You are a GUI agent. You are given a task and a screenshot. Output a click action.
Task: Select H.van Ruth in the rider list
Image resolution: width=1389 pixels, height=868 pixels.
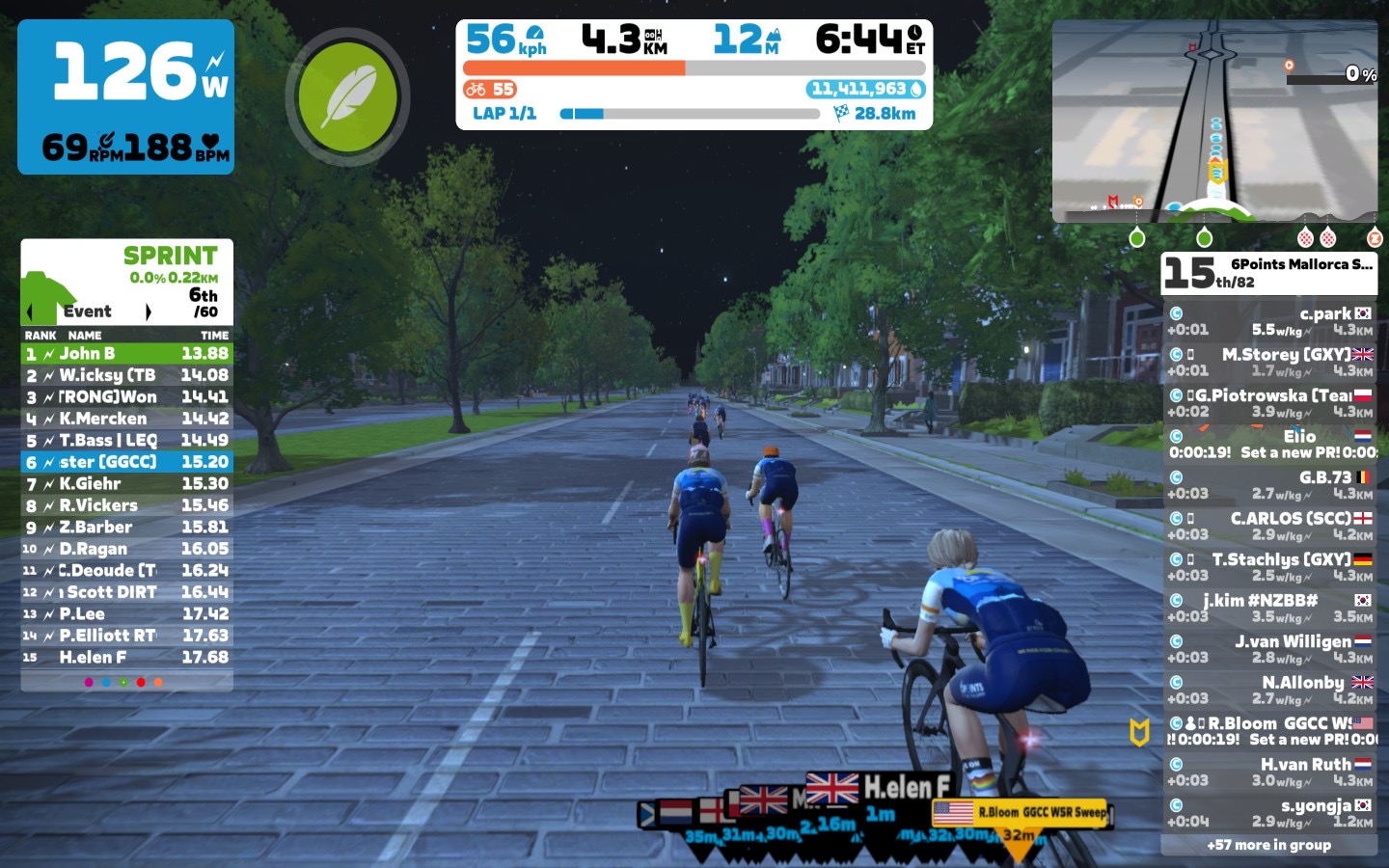(x=1269, y=772)
